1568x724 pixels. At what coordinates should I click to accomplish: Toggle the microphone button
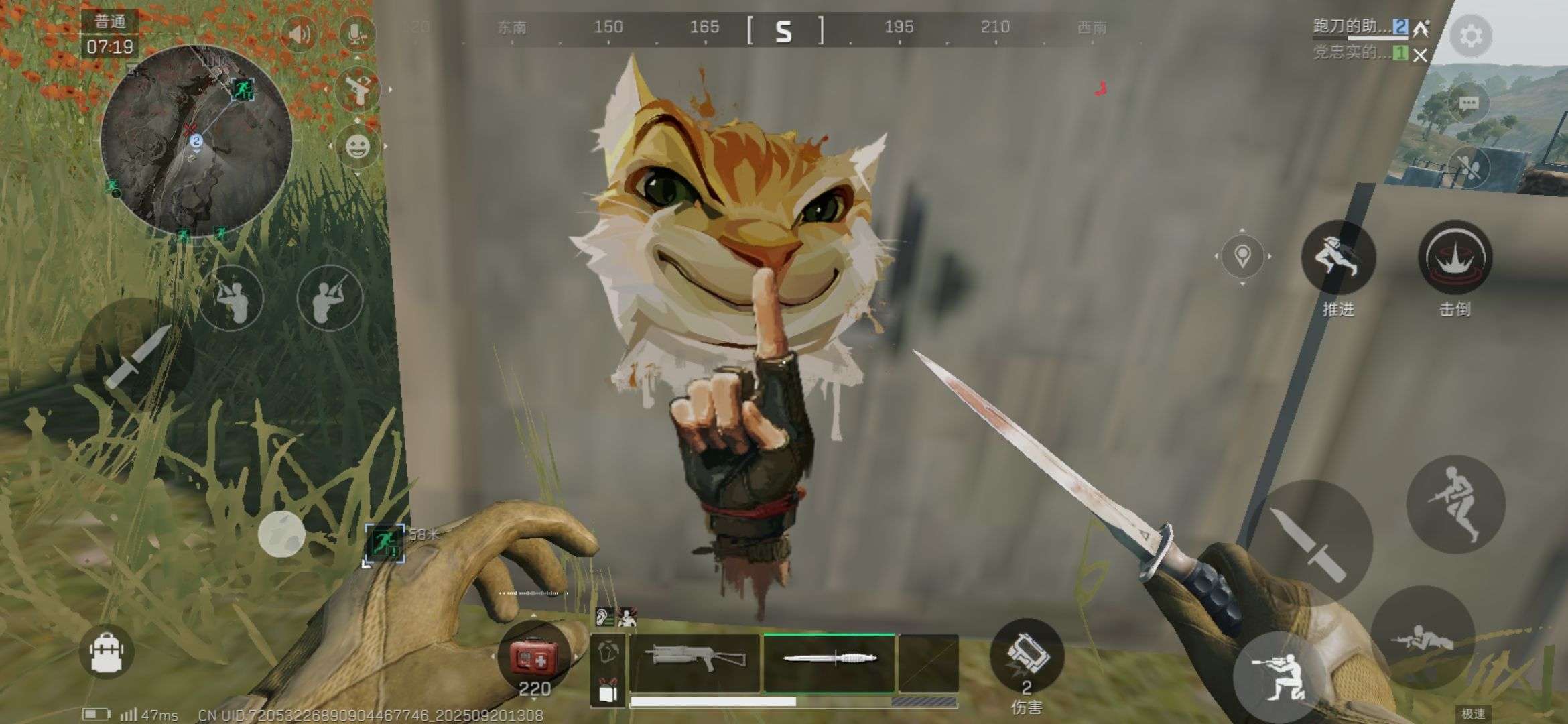point(356,34)
